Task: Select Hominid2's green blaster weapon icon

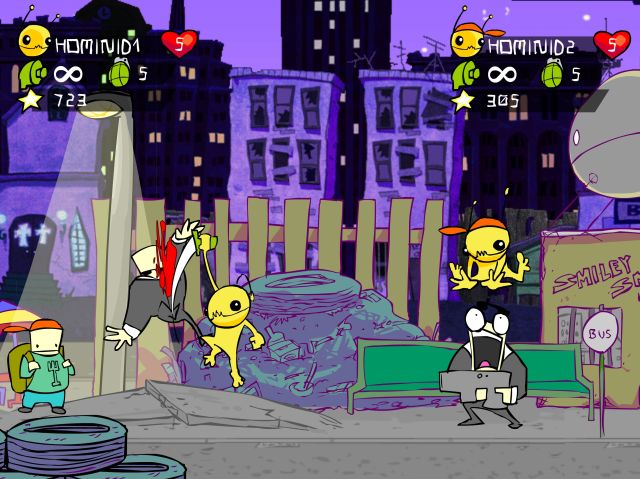Action: (467, 73)
